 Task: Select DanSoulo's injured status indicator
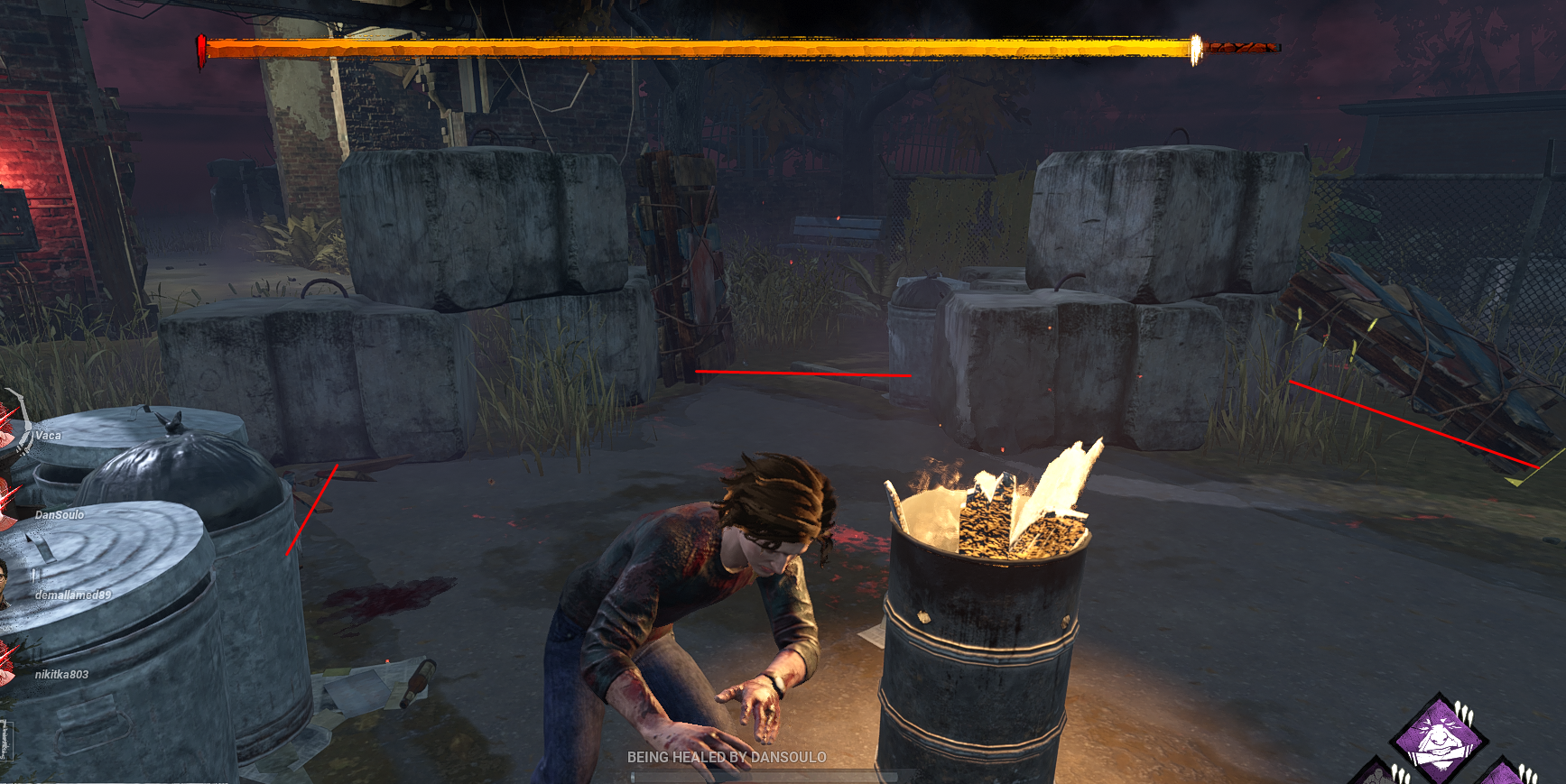click(x=5, y=501)
